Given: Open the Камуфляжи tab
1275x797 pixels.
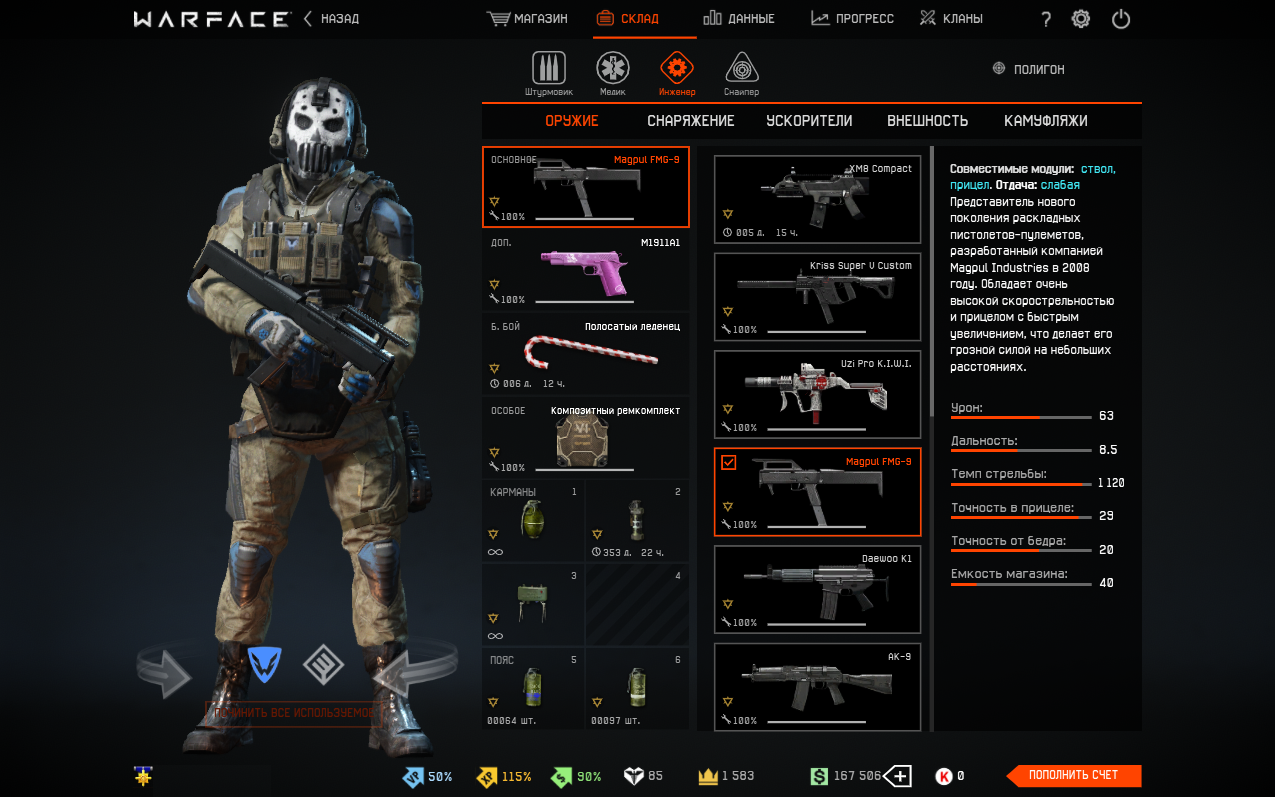Looking at the screenshot, I should 1045,121.
